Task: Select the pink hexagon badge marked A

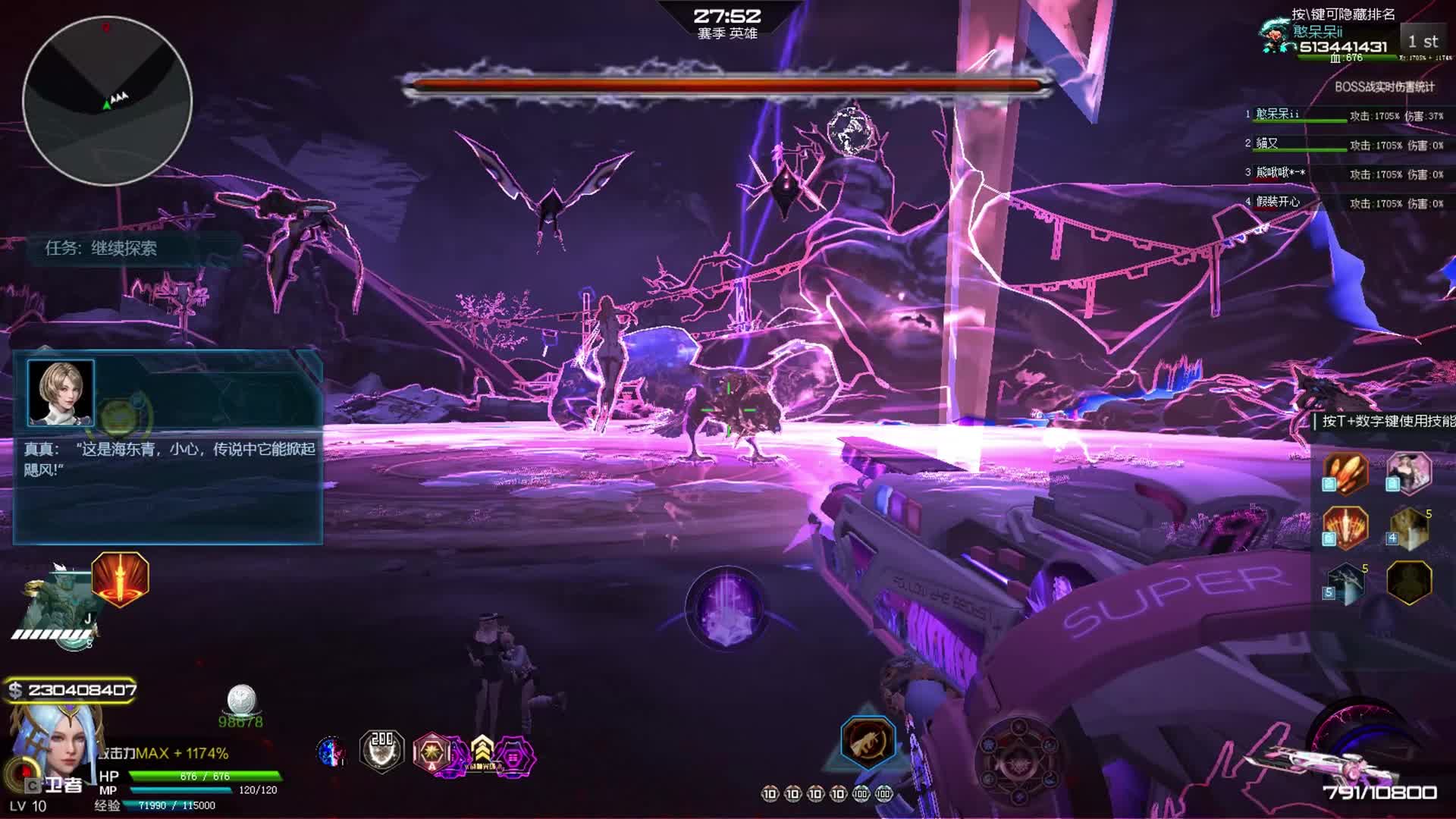Action: pos(432,753)
